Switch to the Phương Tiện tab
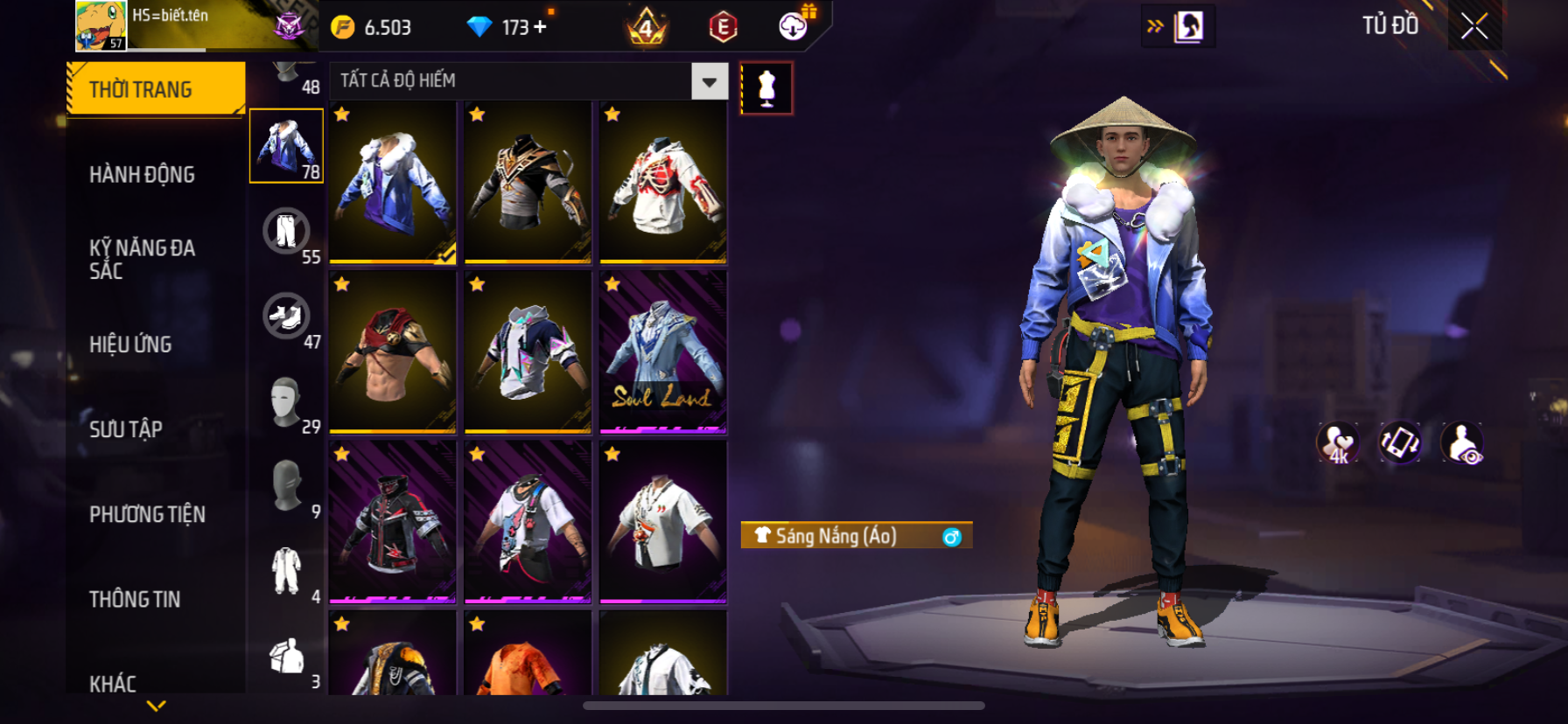The height and width of the screenshot is (724, 1568). [147, 514]
